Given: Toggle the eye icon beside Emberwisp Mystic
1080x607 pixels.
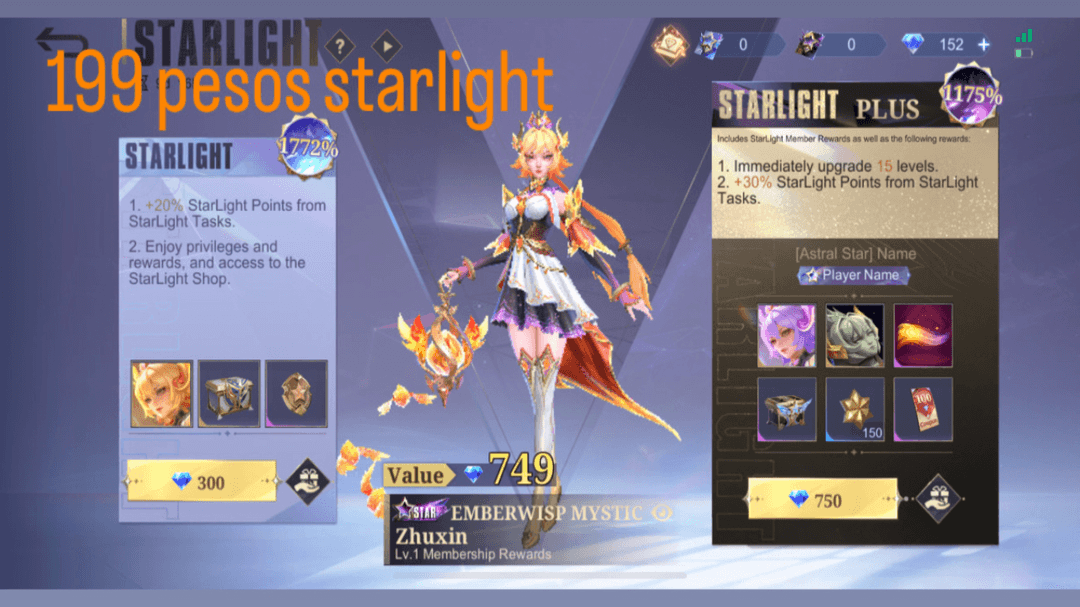Looking at the screenshot, I should 661,512.
